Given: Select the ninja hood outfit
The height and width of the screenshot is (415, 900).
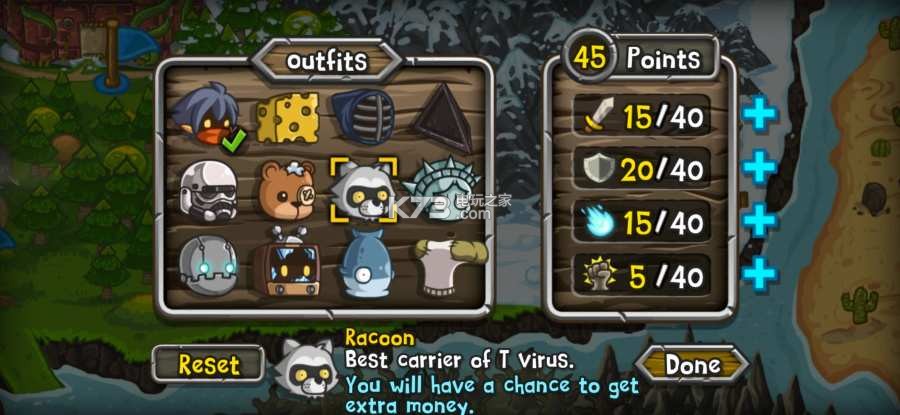Looking at the screenshot, I should click(208, 115).
